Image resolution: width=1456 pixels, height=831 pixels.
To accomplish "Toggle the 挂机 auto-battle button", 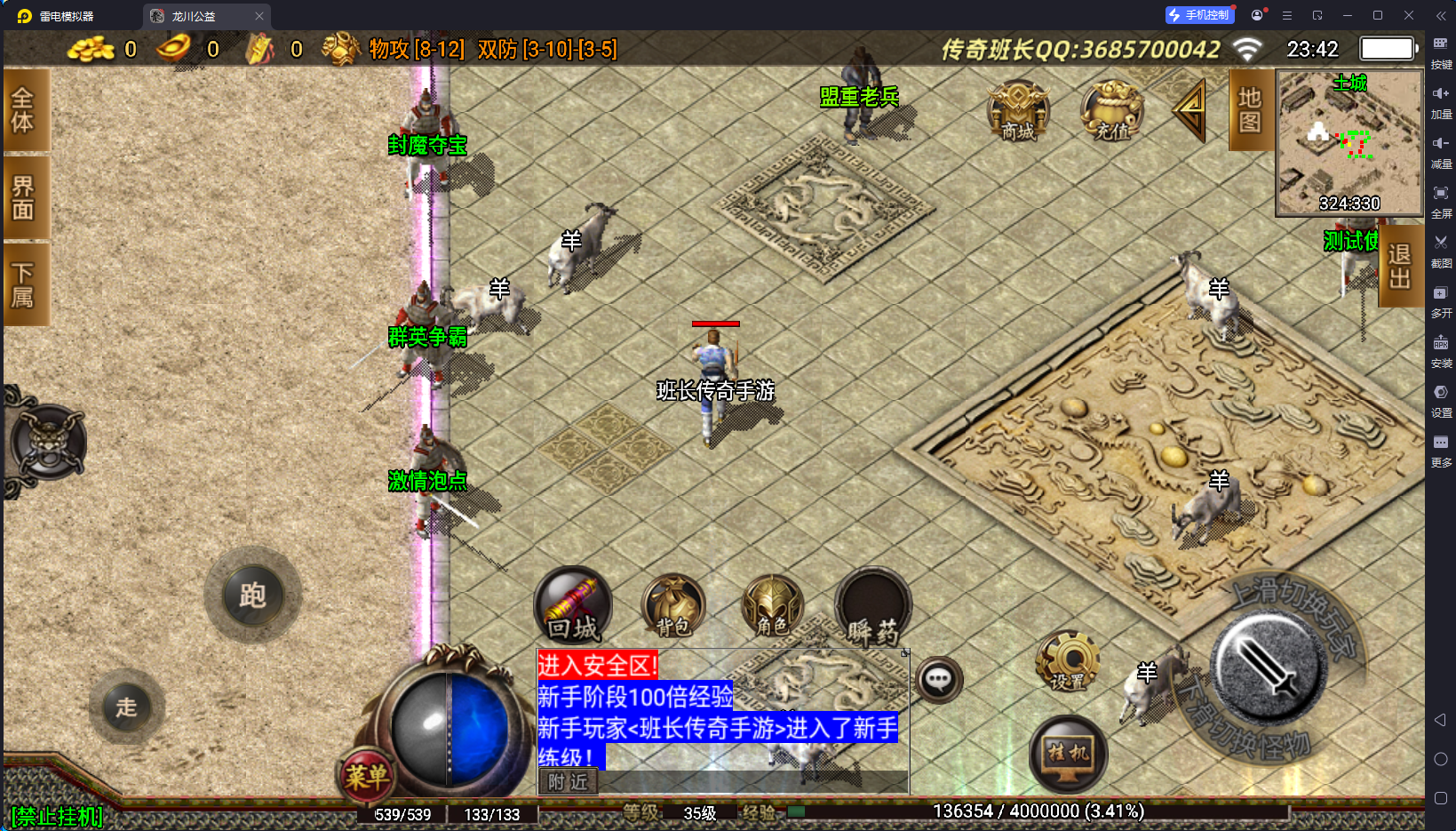I will tap(1068, 754).
